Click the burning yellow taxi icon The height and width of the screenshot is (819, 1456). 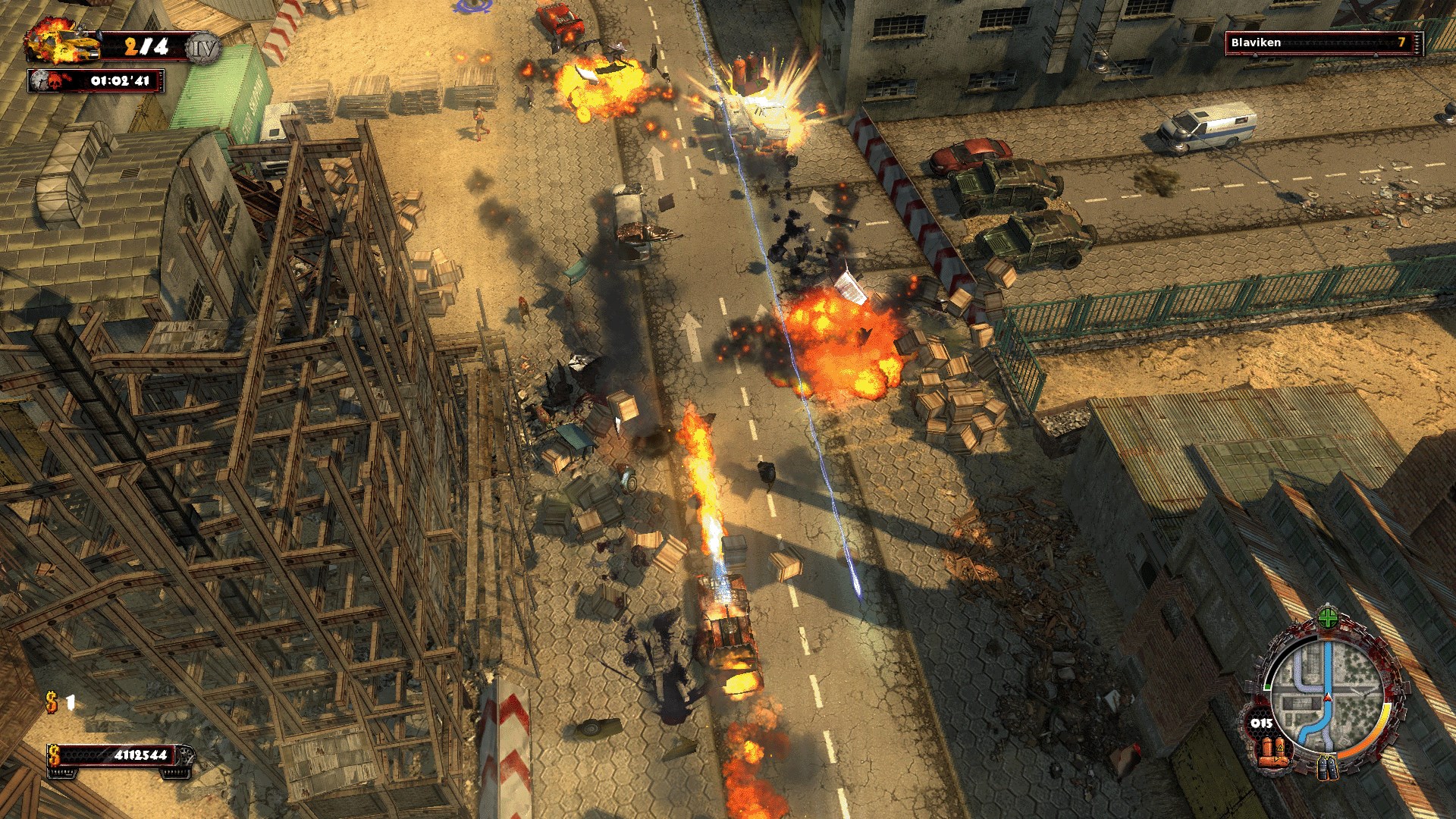[x=64, y=43]
